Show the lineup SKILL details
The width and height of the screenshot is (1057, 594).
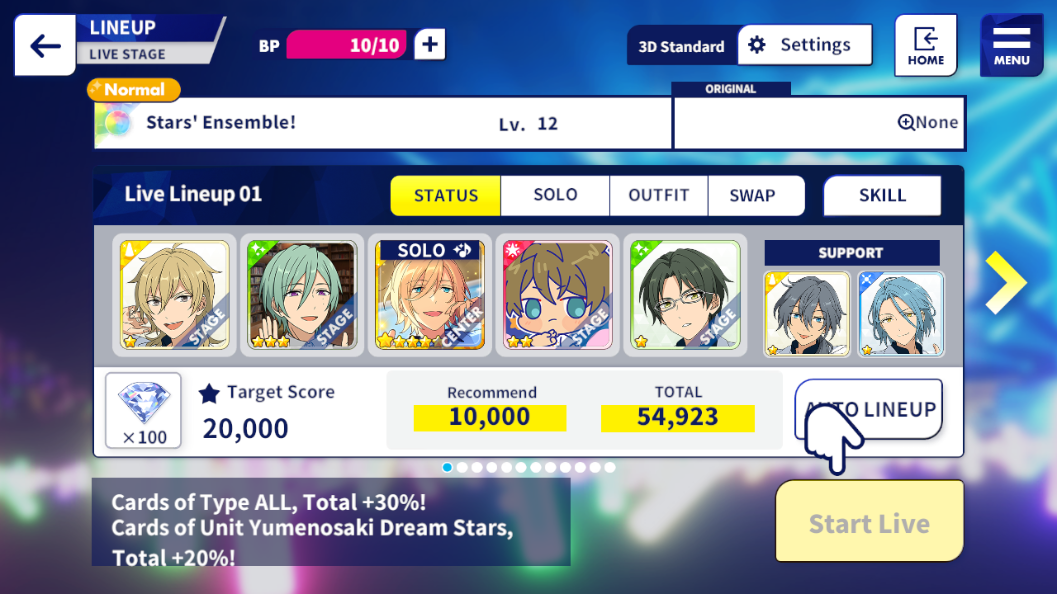(x=882, y=196)
